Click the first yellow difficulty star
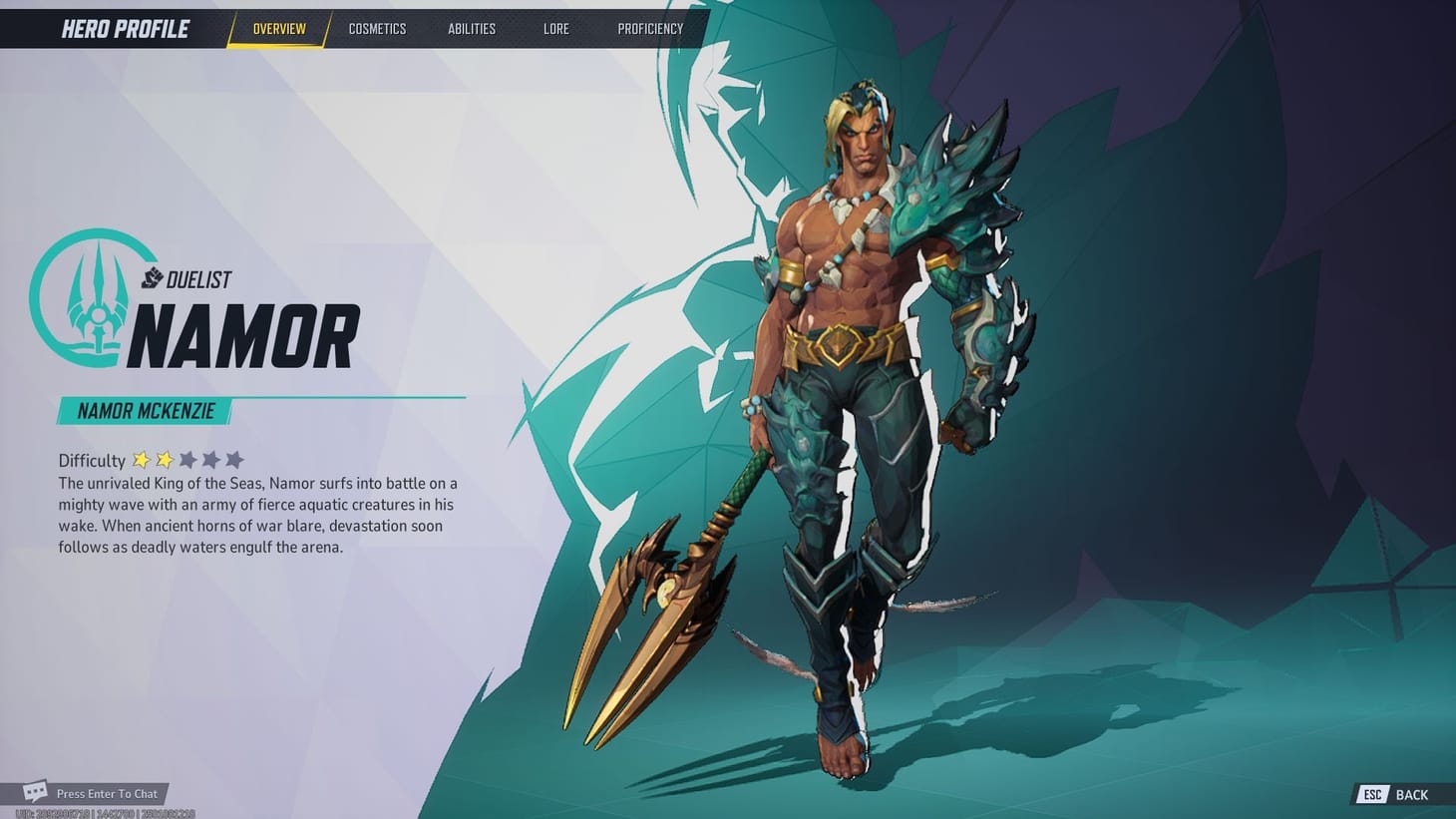The width and height of the screenshot is (1456, 819). [x=141, y=460]
